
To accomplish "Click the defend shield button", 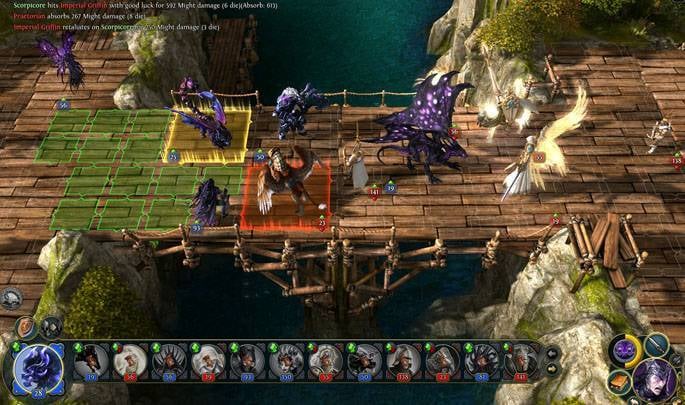I will pos(26,328).
